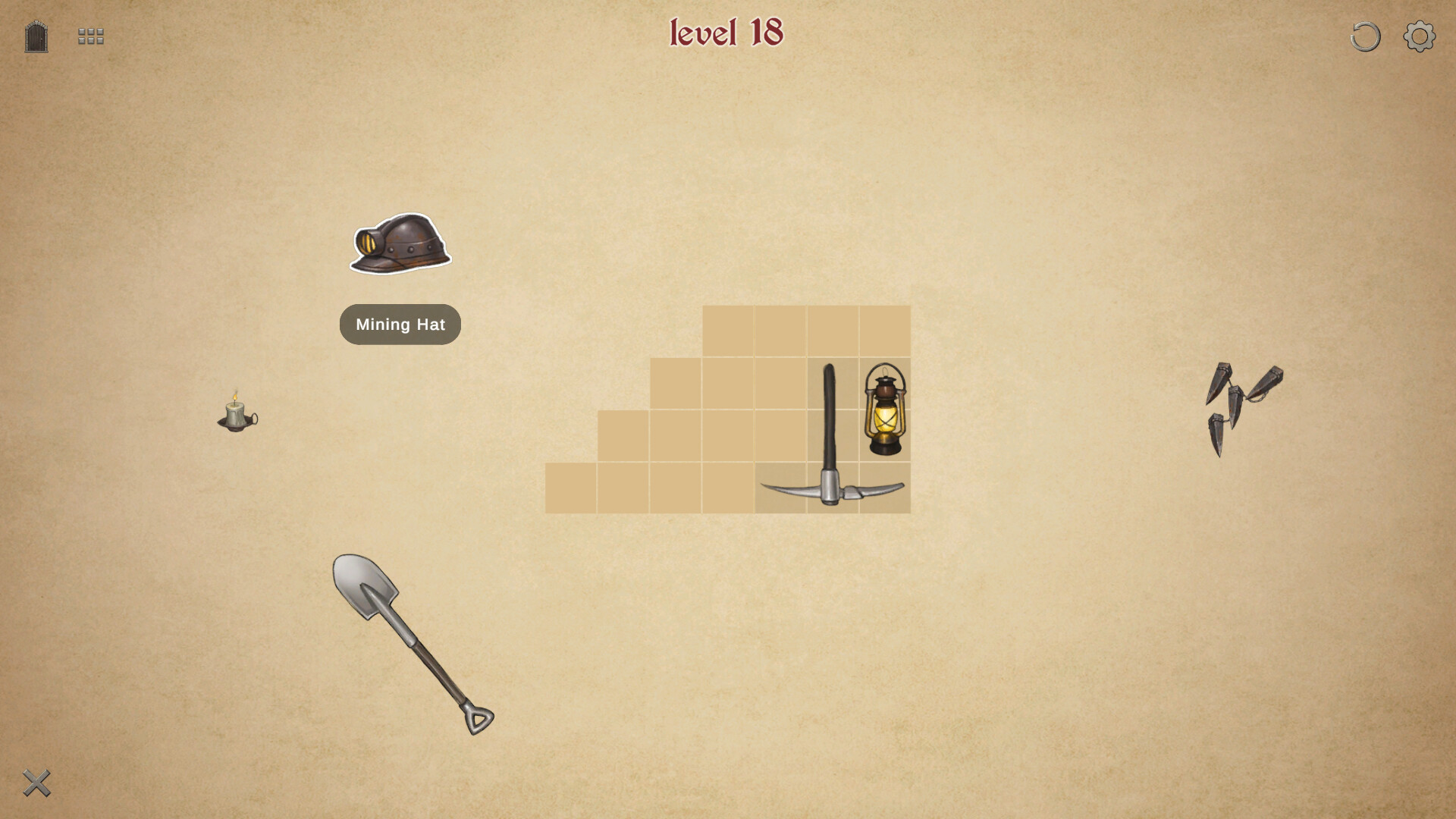Image resolution: width=1456 pixels, height=819 pixels.
Task: Open the level selection grid
Action: (x=89, y=35)
